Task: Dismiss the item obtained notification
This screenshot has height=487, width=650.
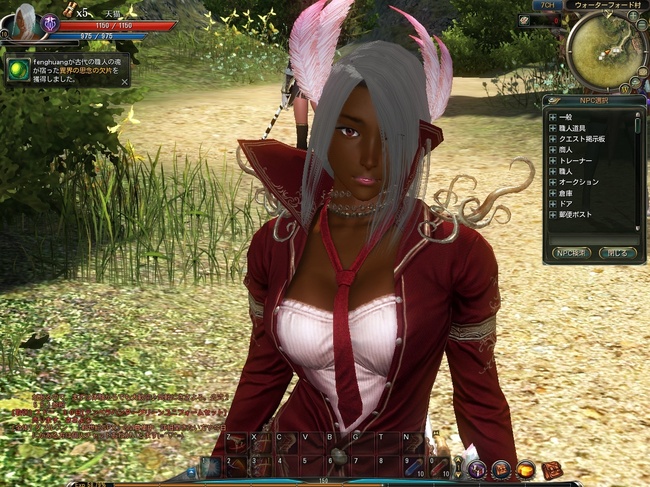Action: (124, 82)
